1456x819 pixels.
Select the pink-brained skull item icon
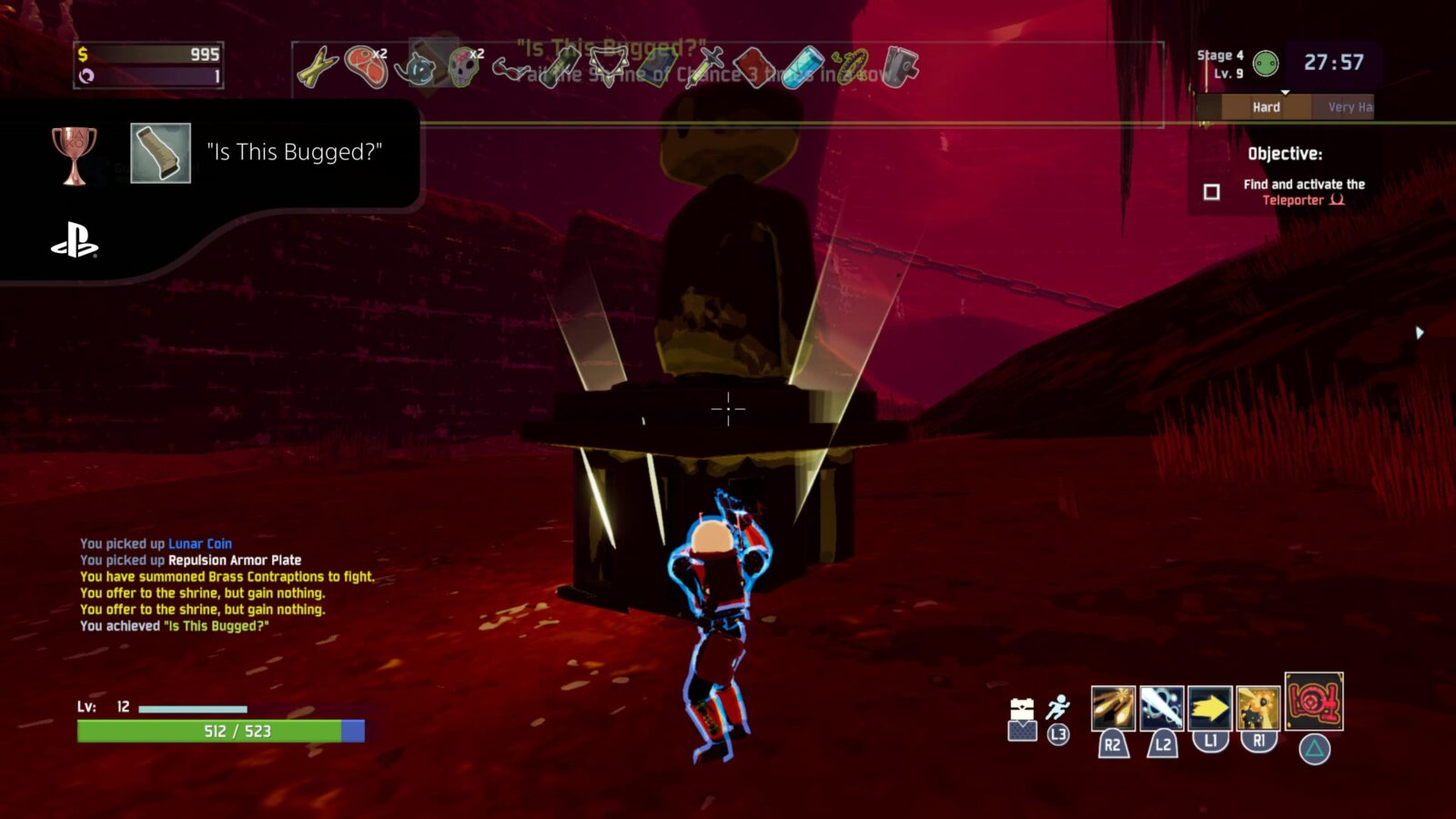[463, 66]
